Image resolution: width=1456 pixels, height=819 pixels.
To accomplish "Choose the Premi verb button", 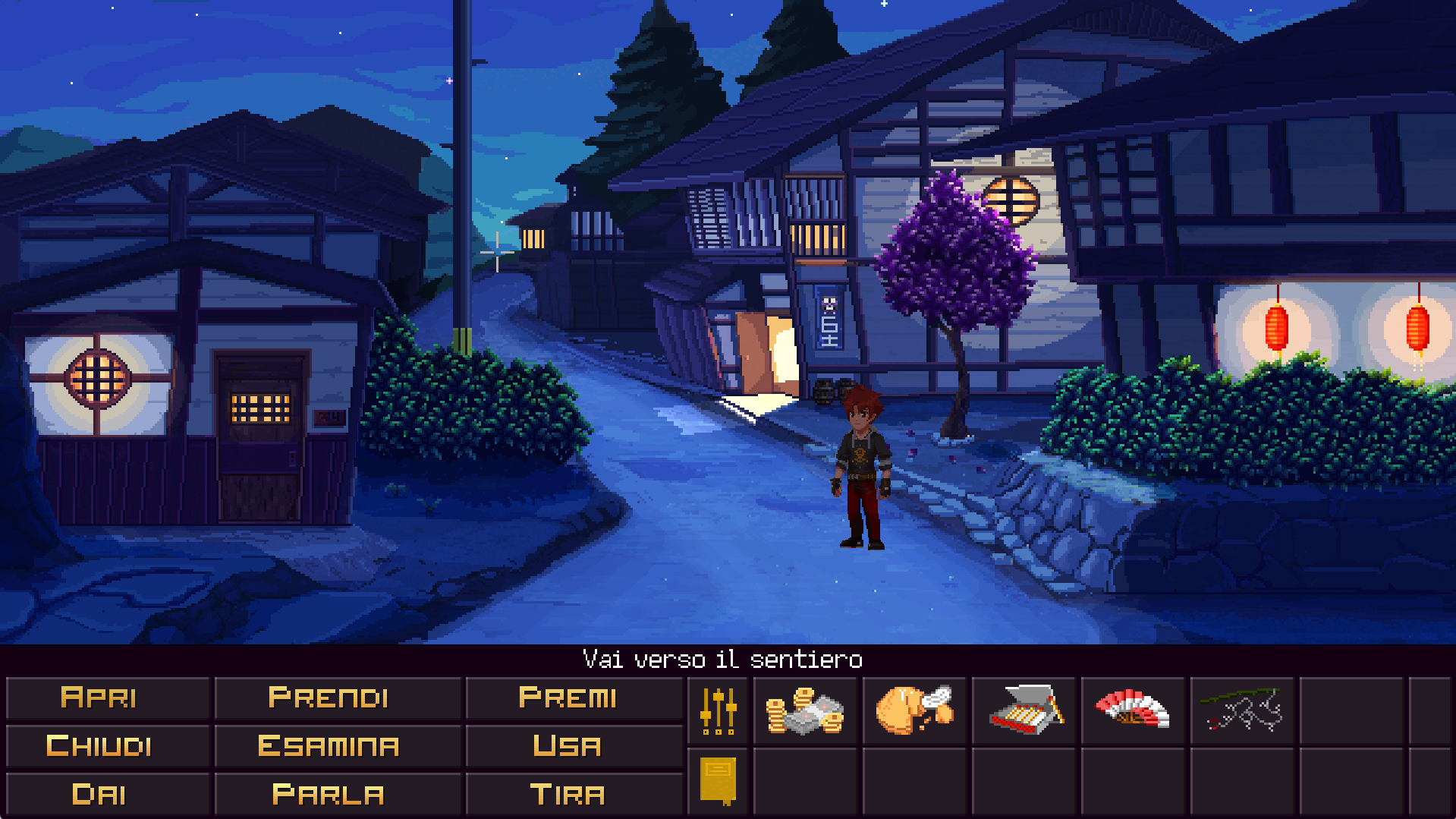I will (567, 698).
